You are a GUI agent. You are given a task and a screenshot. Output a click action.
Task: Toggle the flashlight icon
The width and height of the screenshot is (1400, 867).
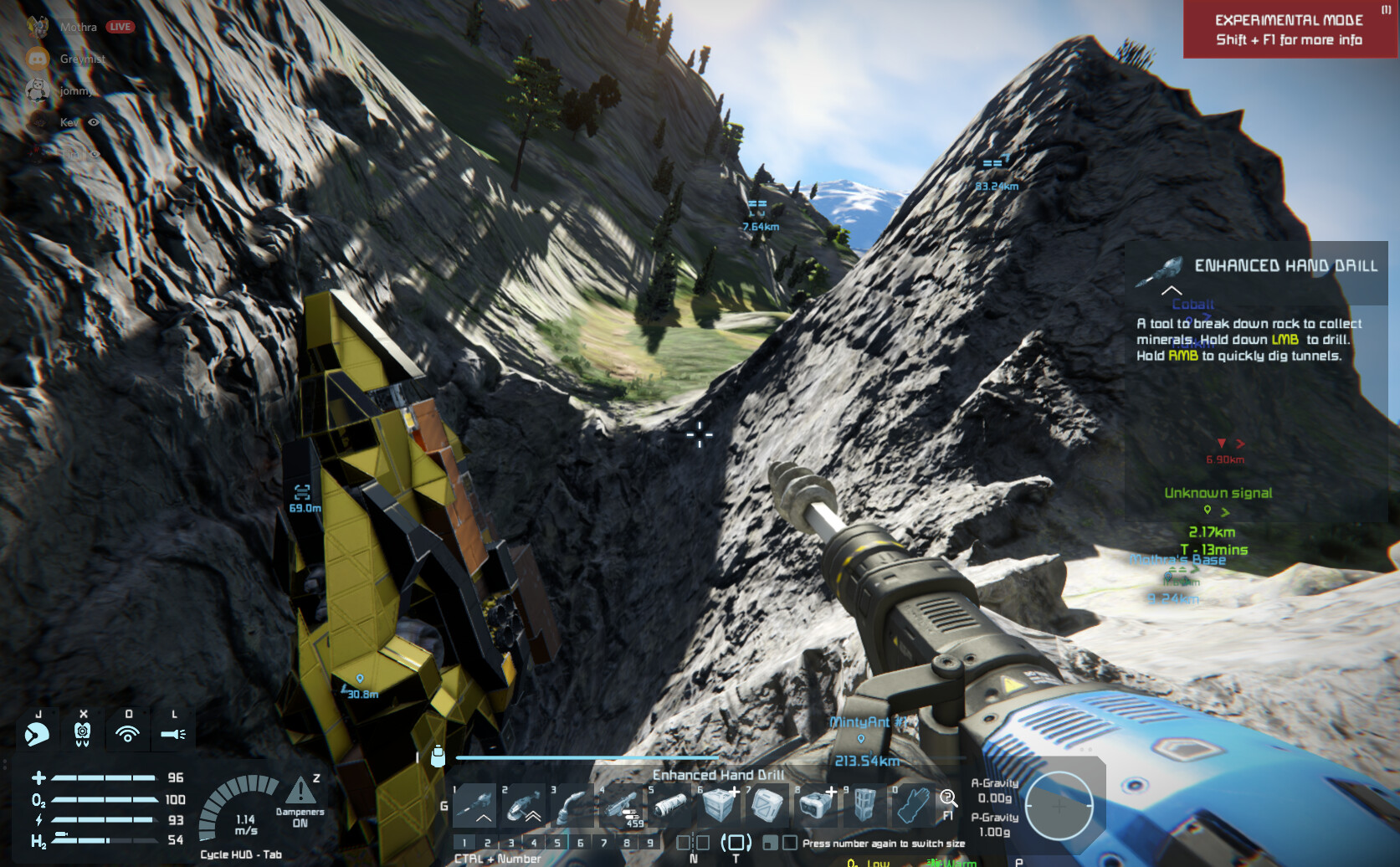tap(173, 734)
